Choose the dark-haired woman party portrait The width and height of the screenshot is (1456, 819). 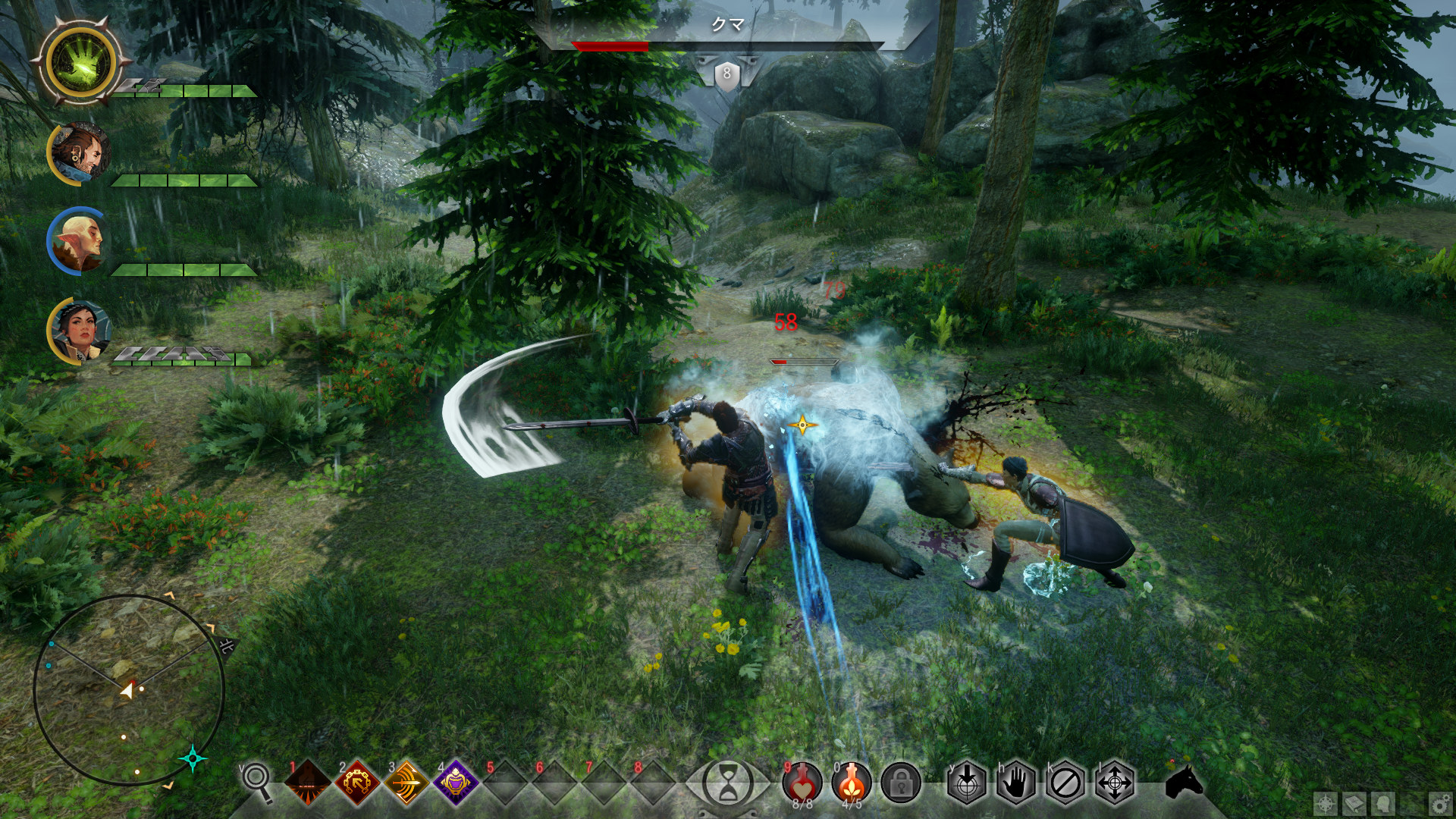pos(80,331)
